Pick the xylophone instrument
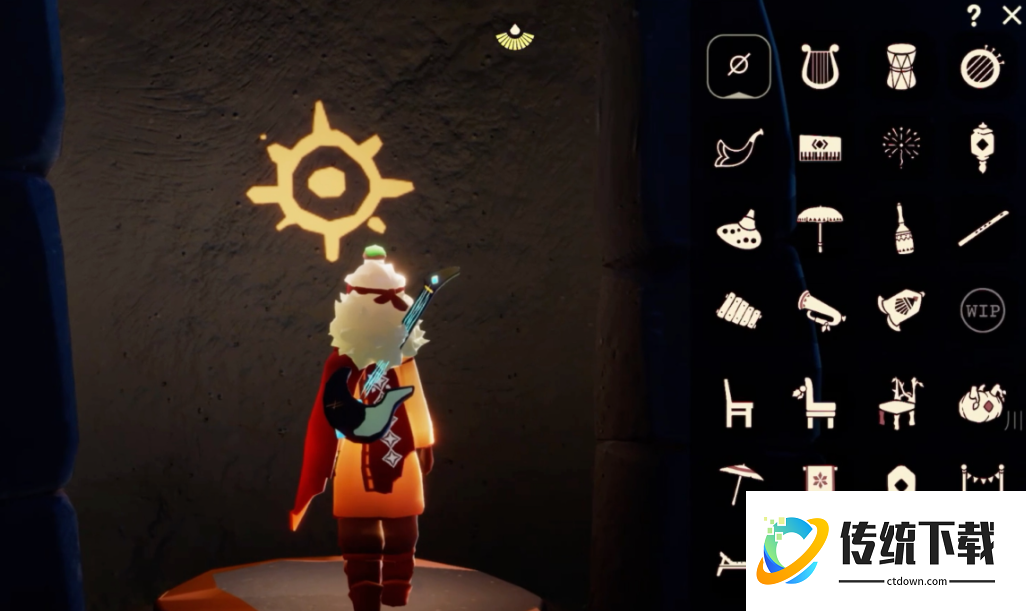The image size is (1026, 611). [738, 309]
